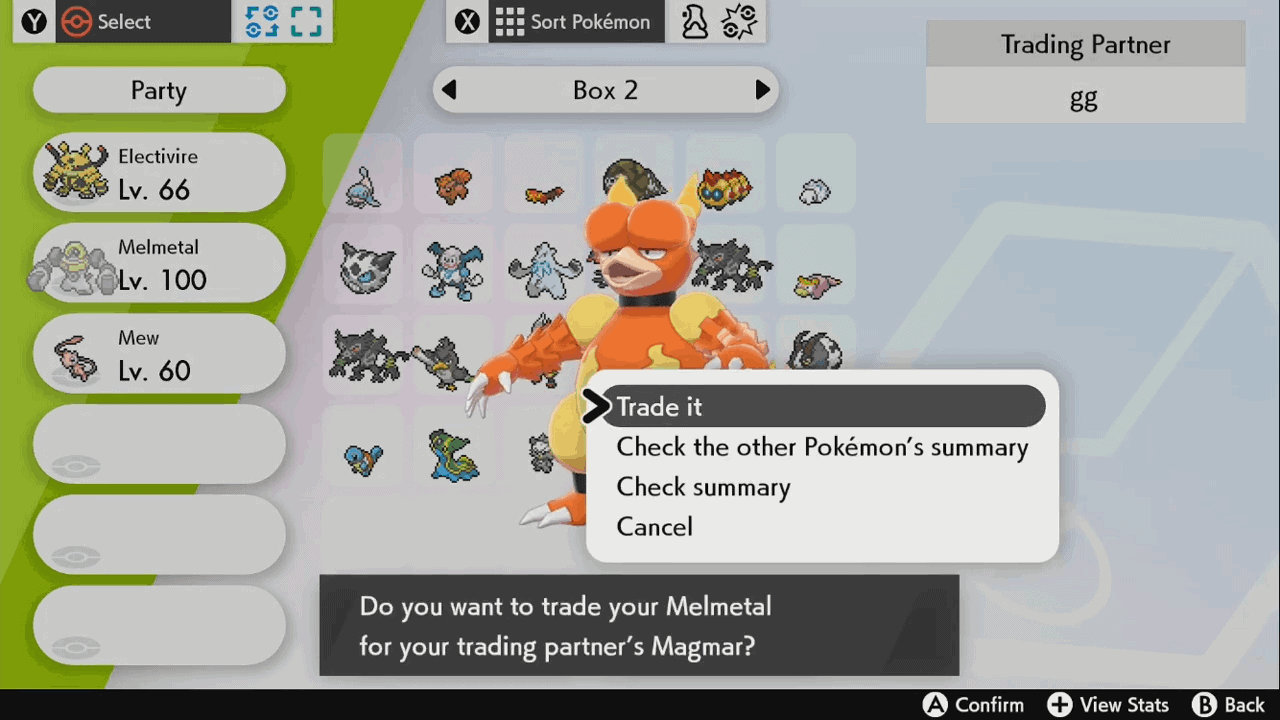This screenshot has width=1280, height=720.
Task: Click the Y button icon
Action: pos(33,21)
